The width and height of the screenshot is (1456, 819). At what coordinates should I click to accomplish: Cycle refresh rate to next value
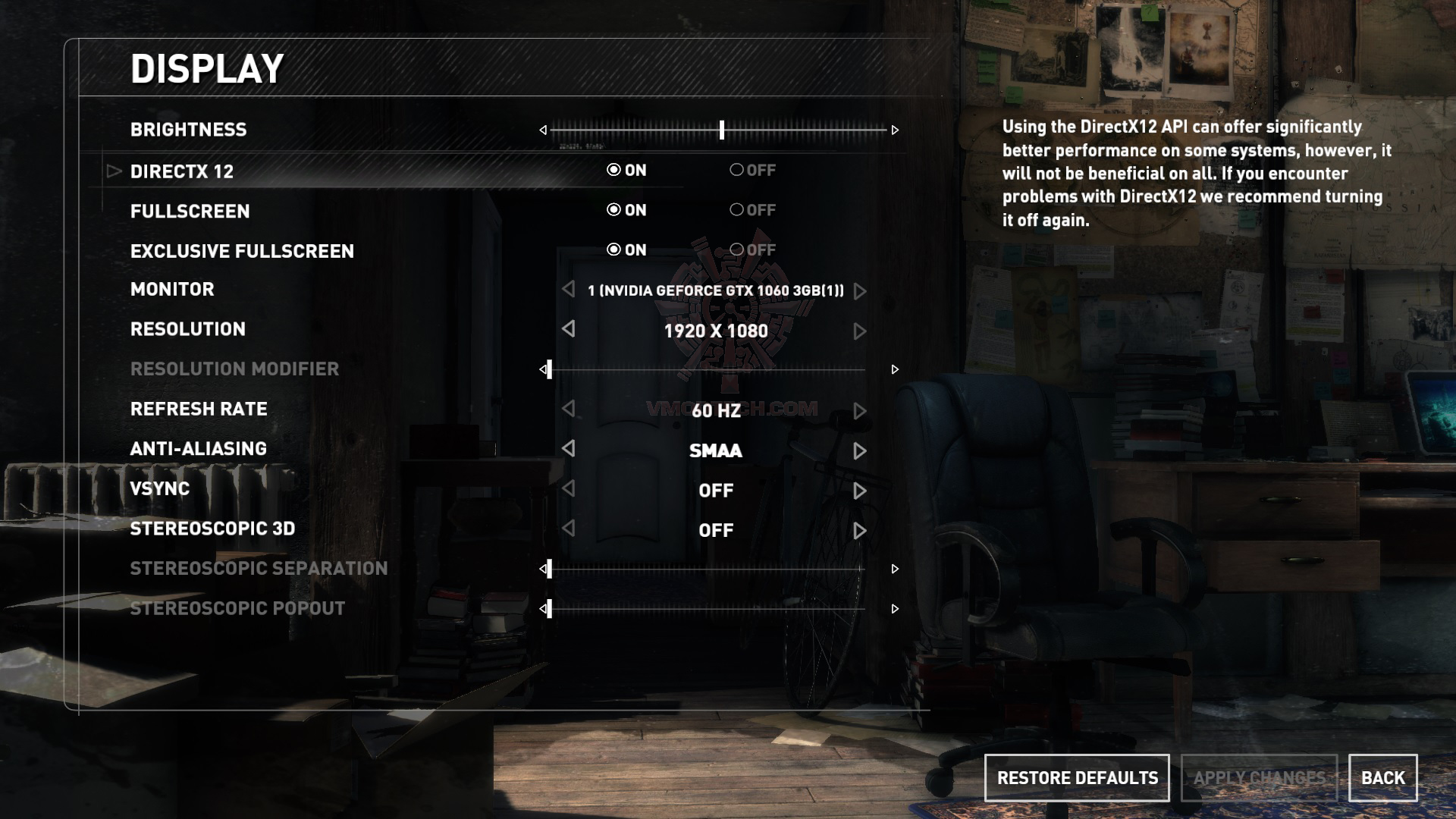tap(859, 411)
